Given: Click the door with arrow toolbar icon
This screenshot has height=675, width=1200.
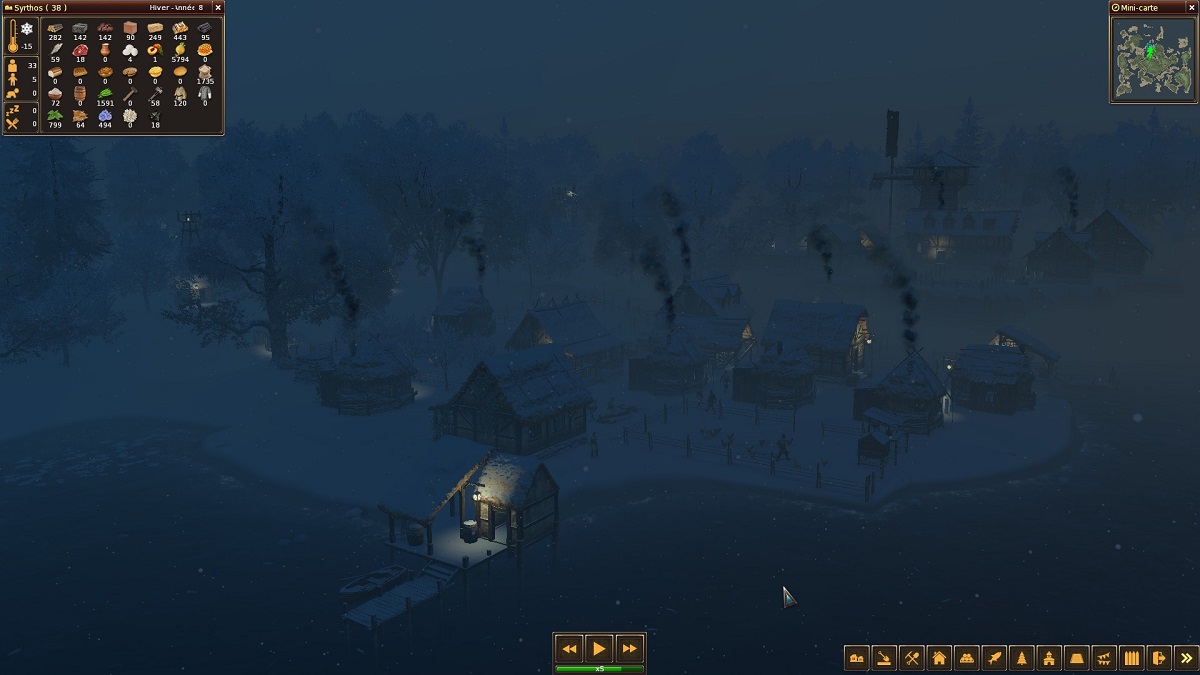Looking at the screenshot, I should pyautogui.click(x=1158, y=658).
